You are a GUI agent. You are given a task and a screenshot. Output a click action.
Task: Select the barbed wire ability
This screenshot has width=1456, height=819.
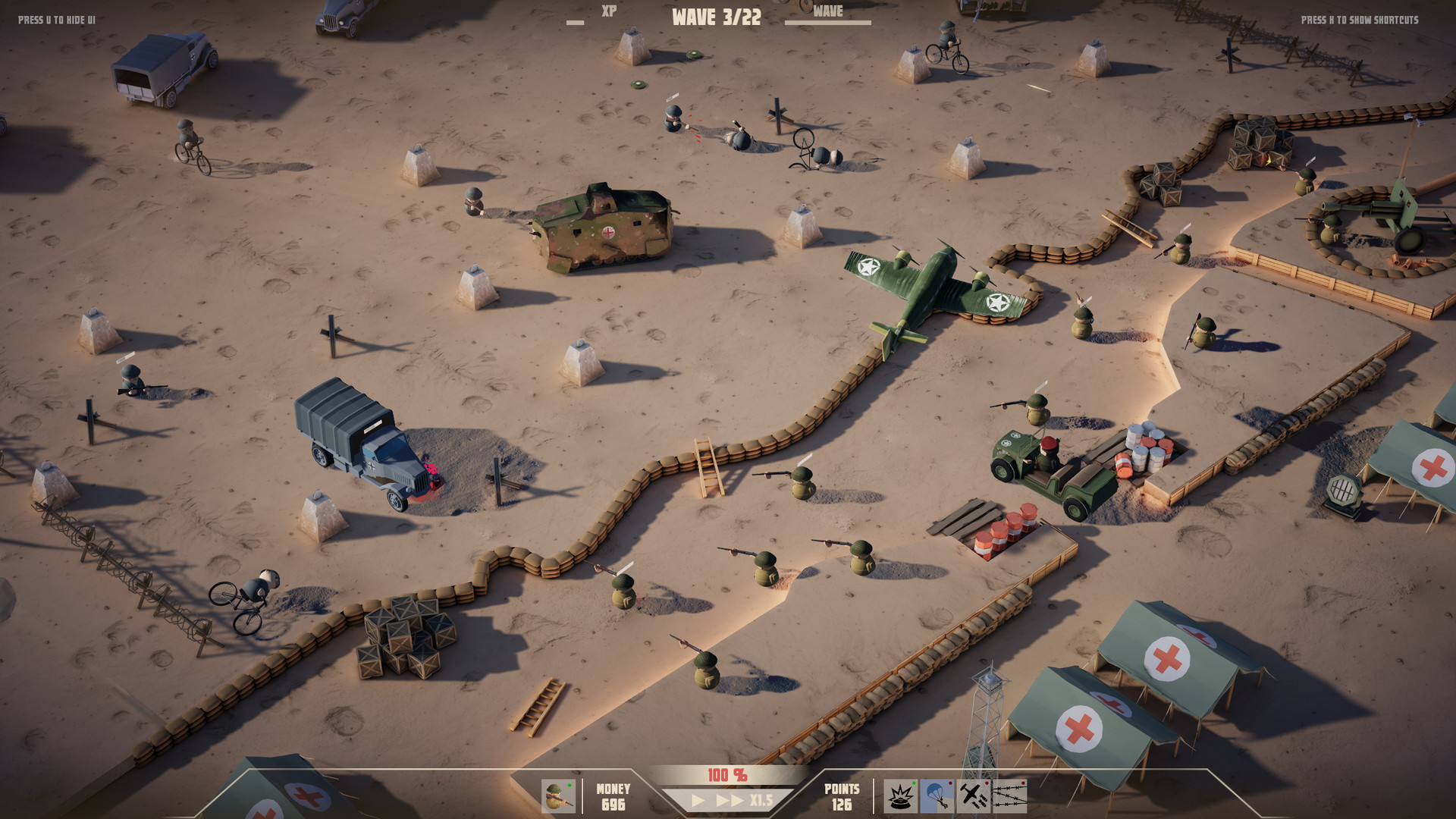1009,796
